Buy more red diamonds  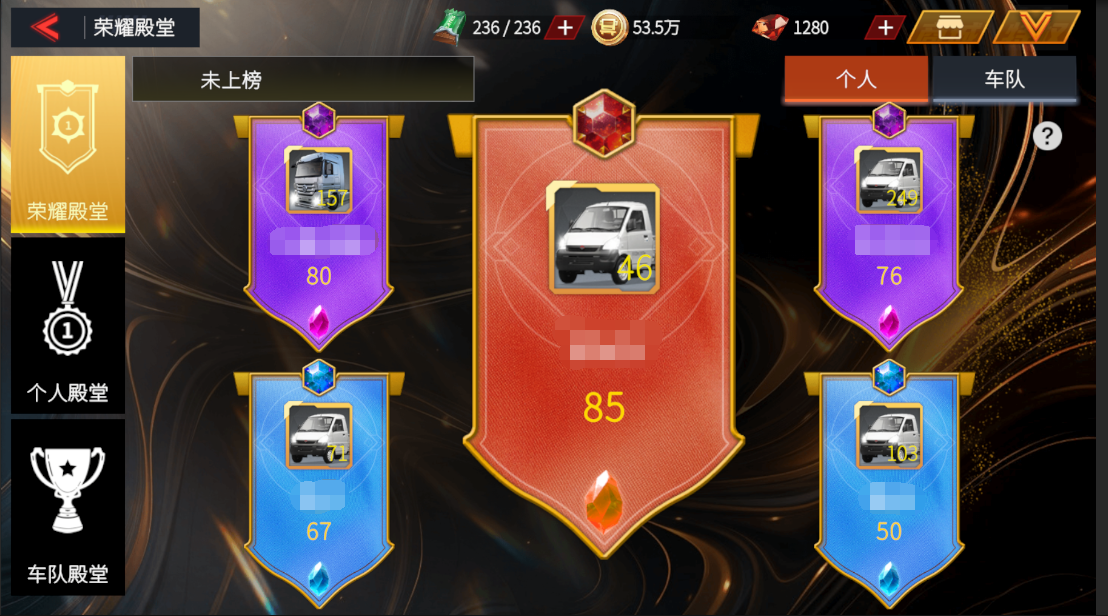885,27
